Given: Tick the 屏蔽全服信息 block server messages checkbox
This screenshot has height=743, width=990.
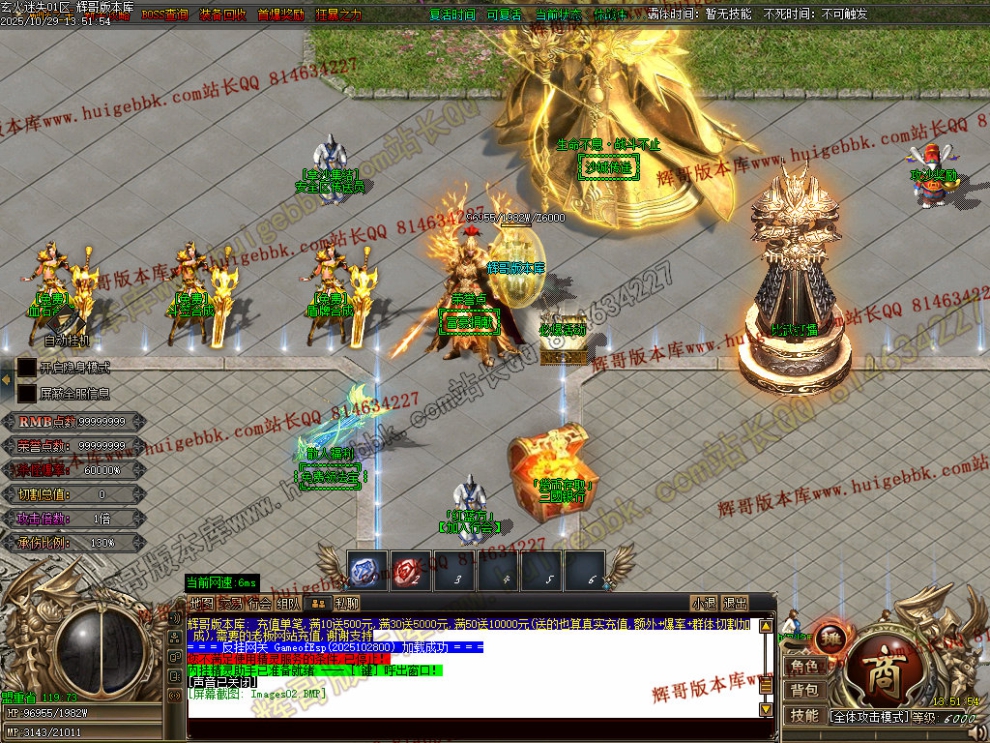Looking at the screenshot, I should (27, 393).
